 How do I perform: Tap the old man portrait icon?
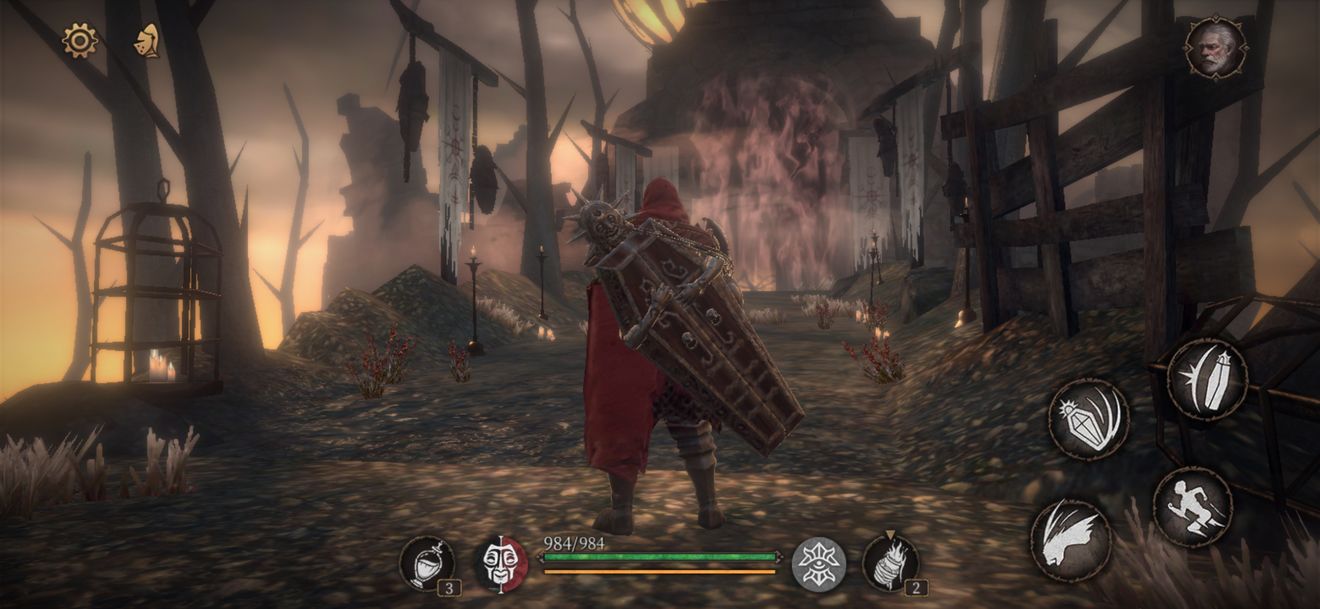(x=1215, y=47)
